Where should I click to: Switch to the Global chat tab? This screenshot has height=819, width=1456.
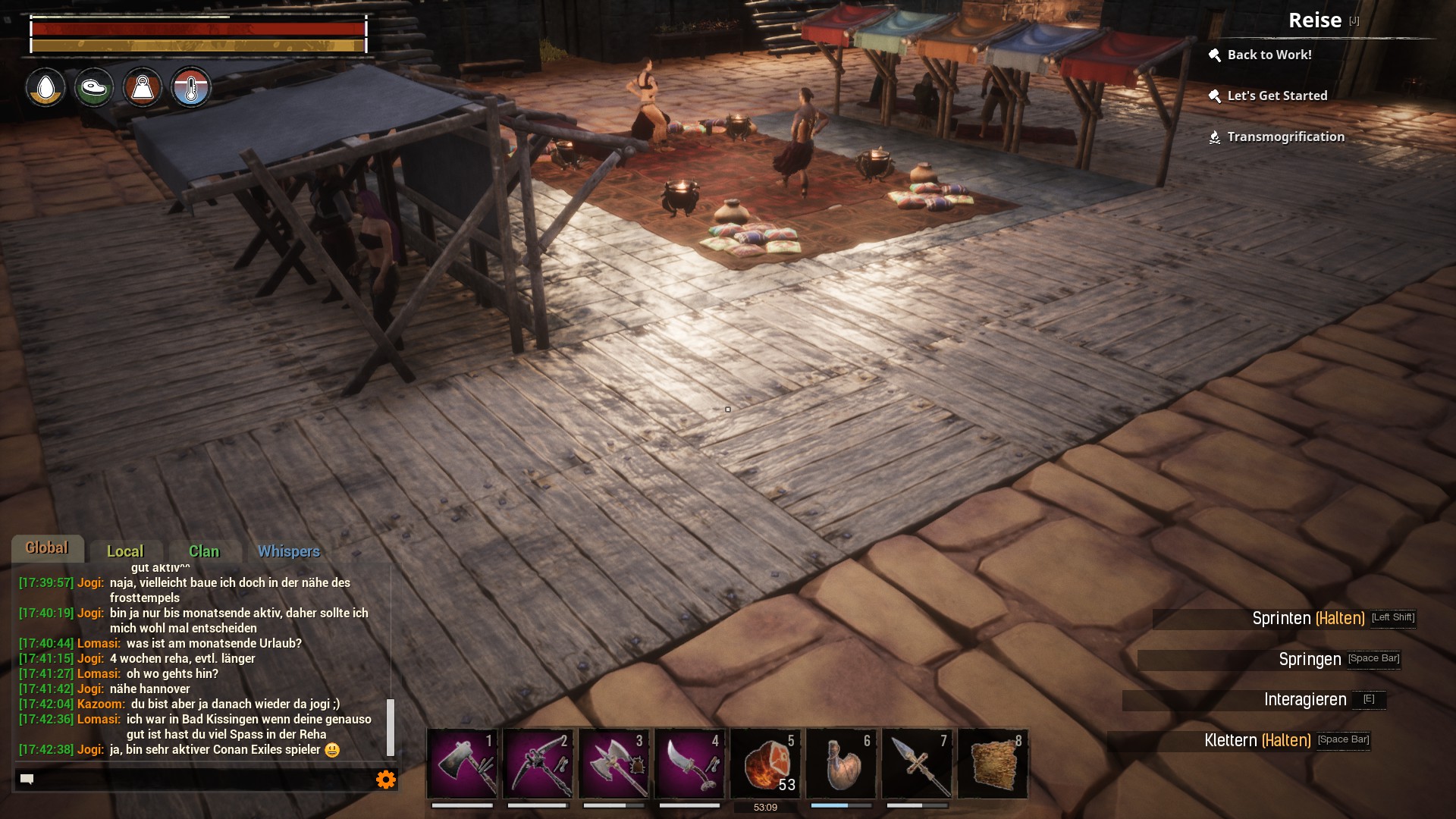47,548
